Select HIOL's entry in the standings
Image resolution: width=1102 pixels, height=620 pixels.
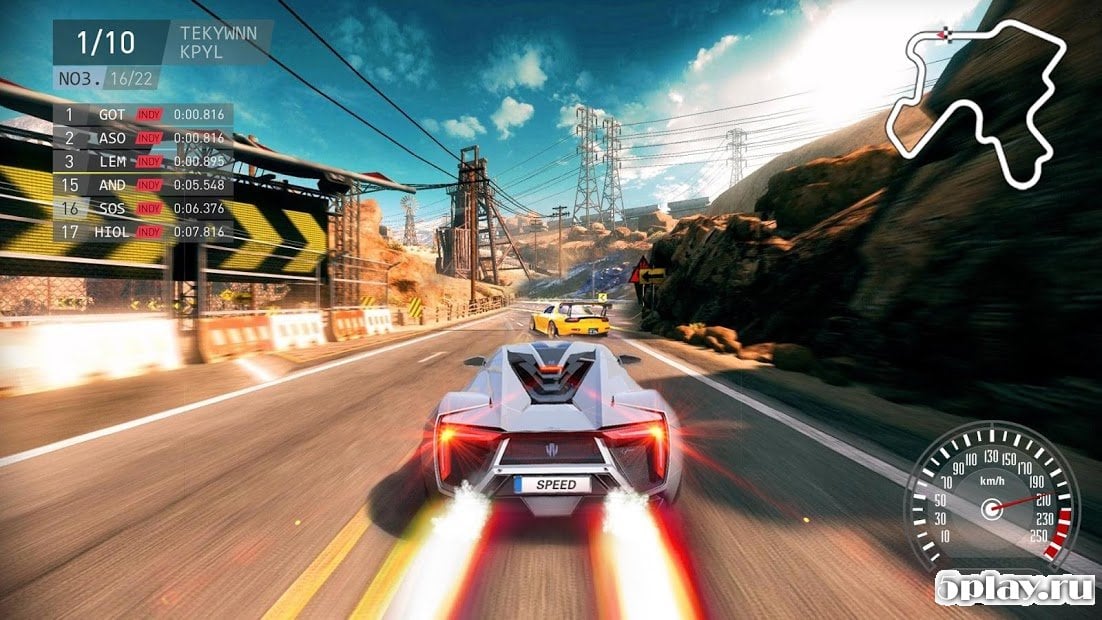coord(145,232)
